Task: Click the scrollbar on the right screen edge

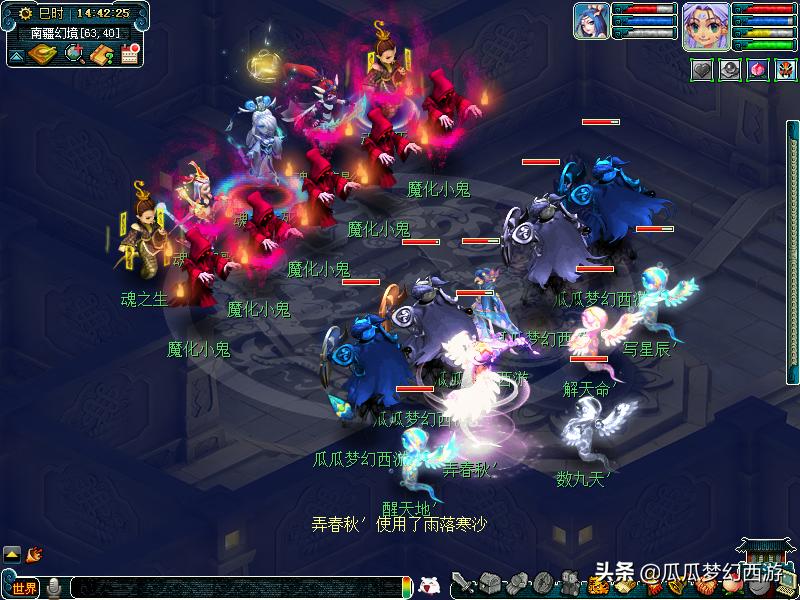Action: point(793,300)
